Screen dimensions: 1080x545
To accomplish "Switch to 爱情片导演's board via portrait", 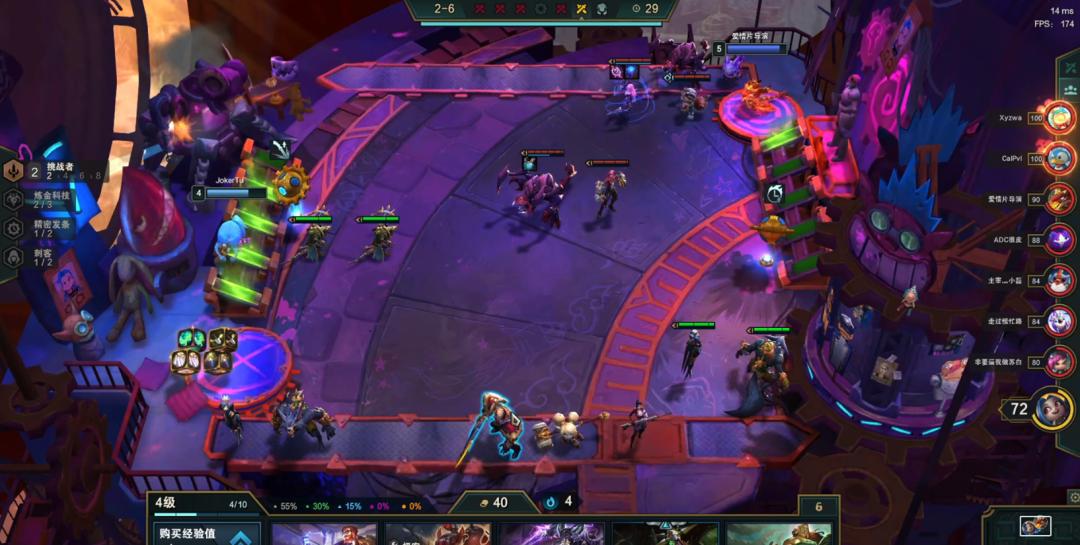I will 1060,198.
